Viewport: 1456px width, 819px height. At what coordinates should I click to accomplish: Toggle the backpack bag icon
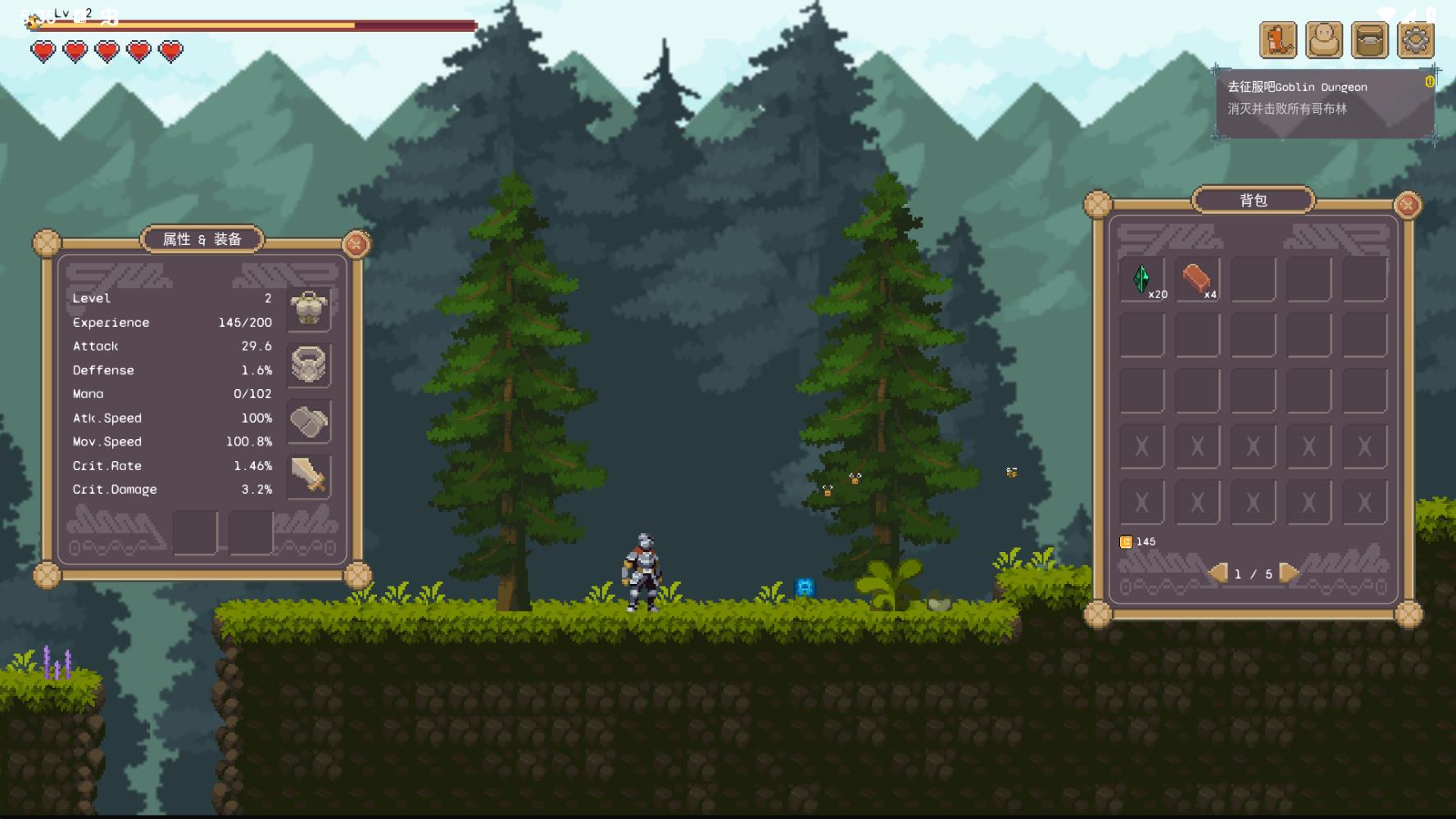[x=1370, y=39]
